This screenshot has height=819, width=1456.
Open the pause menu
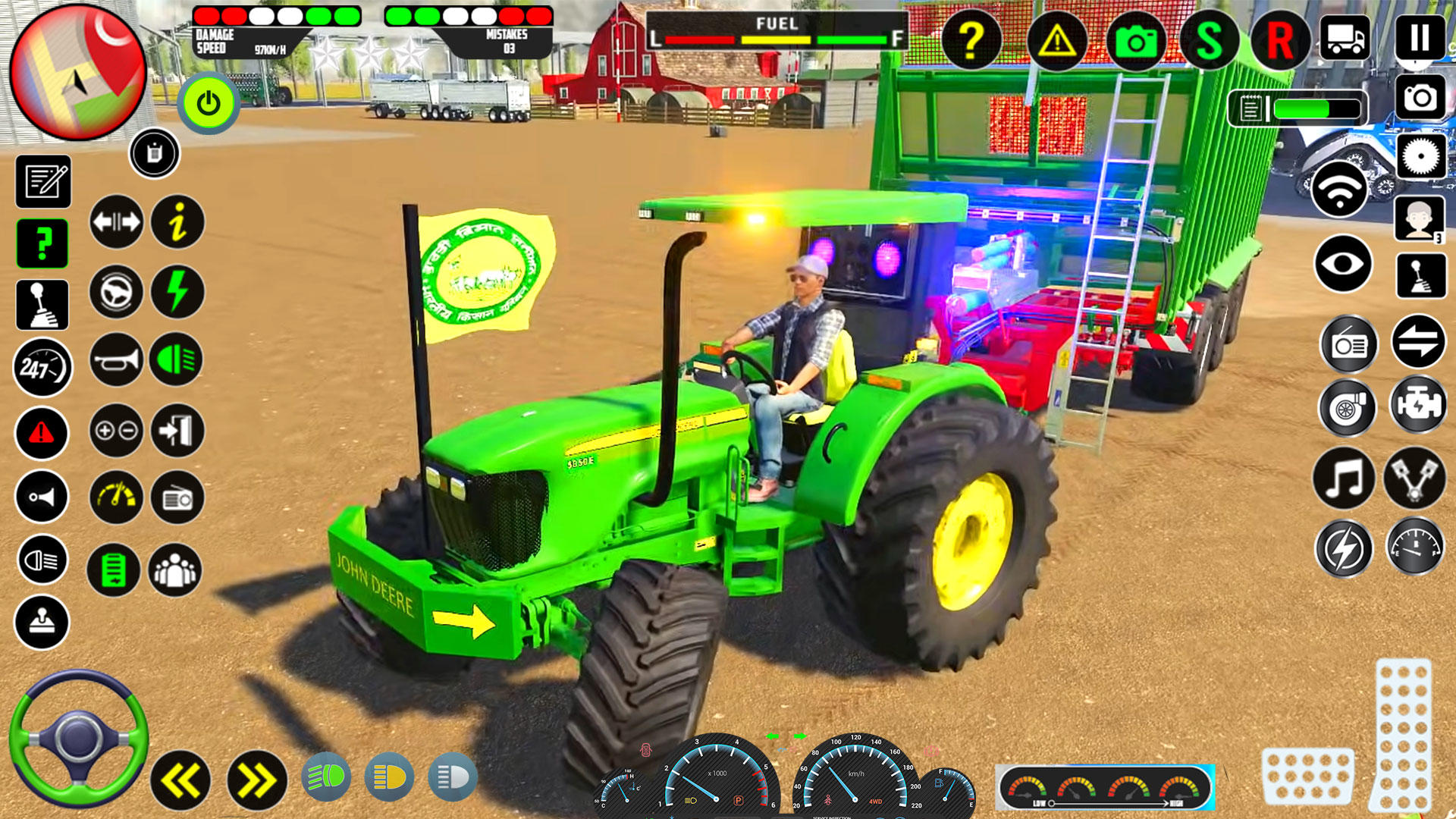point(1420,37)
